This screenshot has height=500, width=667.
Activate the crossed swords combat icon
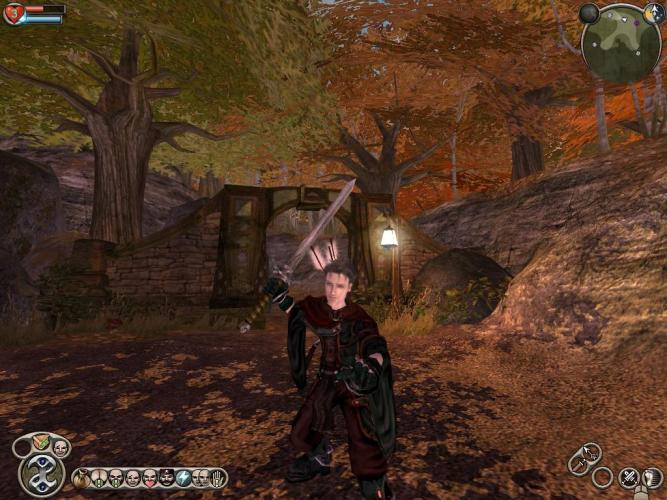(629, 477)
